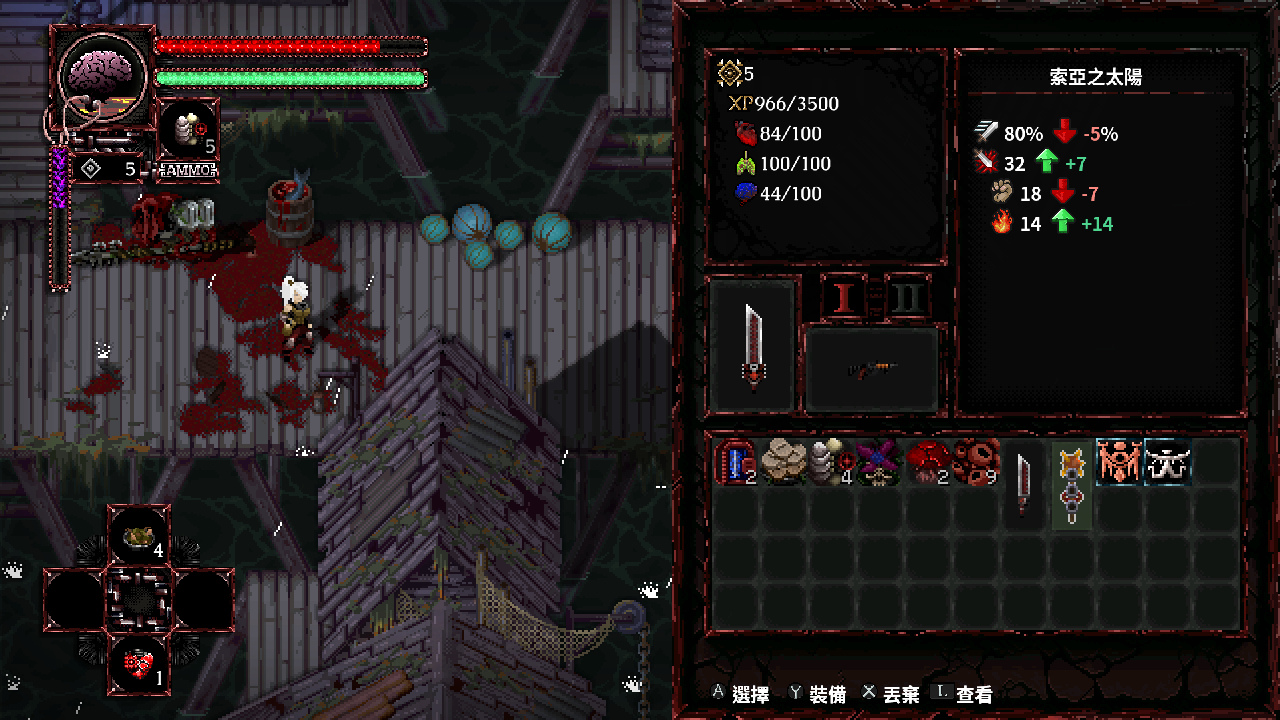Select the blue vial item stack
The height and width of the screenshot is (720, 1280).
pos(736,463)
